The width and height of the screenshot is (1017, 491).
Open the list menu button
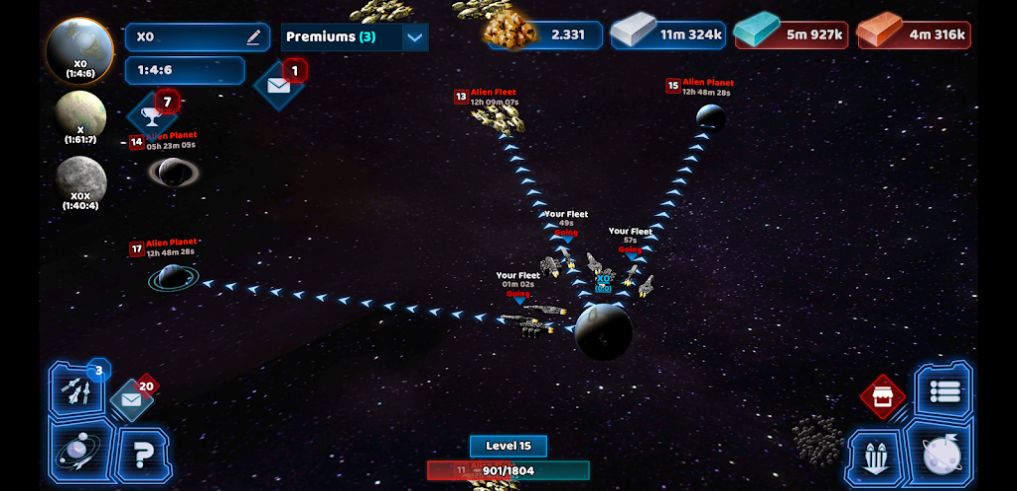[943, 391]
